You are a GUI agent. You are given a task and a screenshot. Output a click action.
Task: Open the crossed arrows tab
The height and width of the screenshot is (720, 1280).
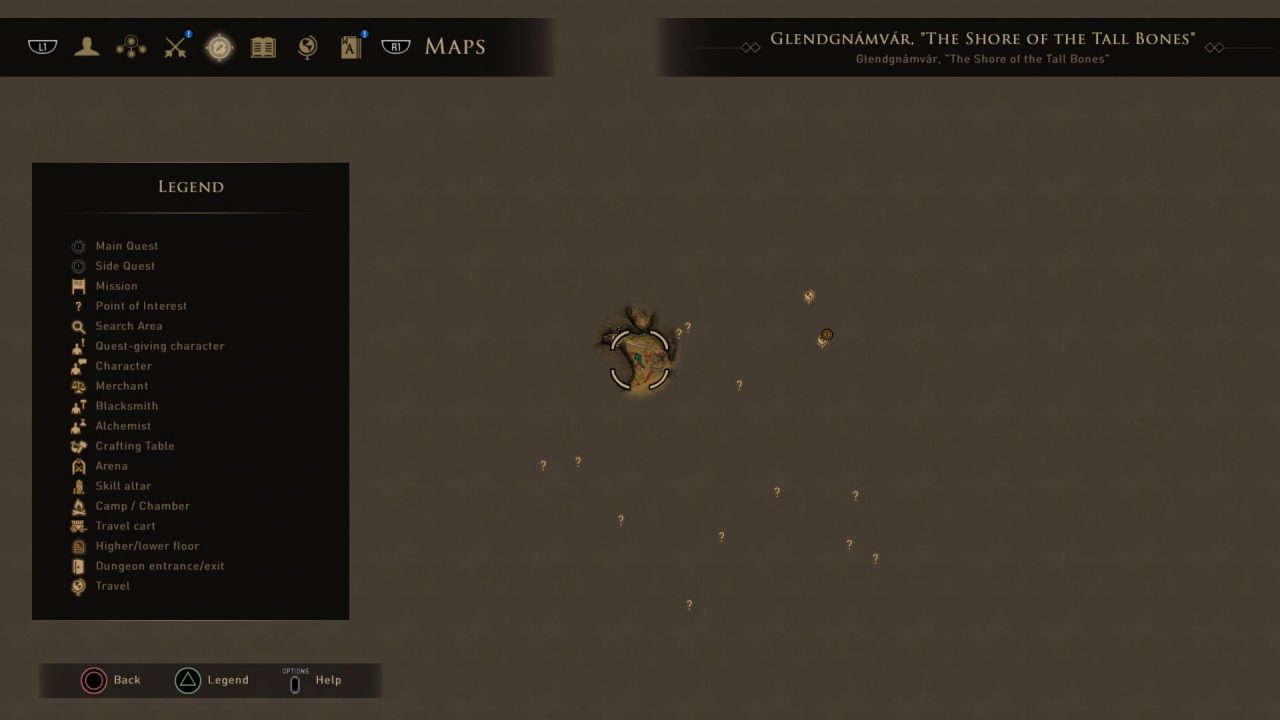pyautogui.click(x=176, y=47)
